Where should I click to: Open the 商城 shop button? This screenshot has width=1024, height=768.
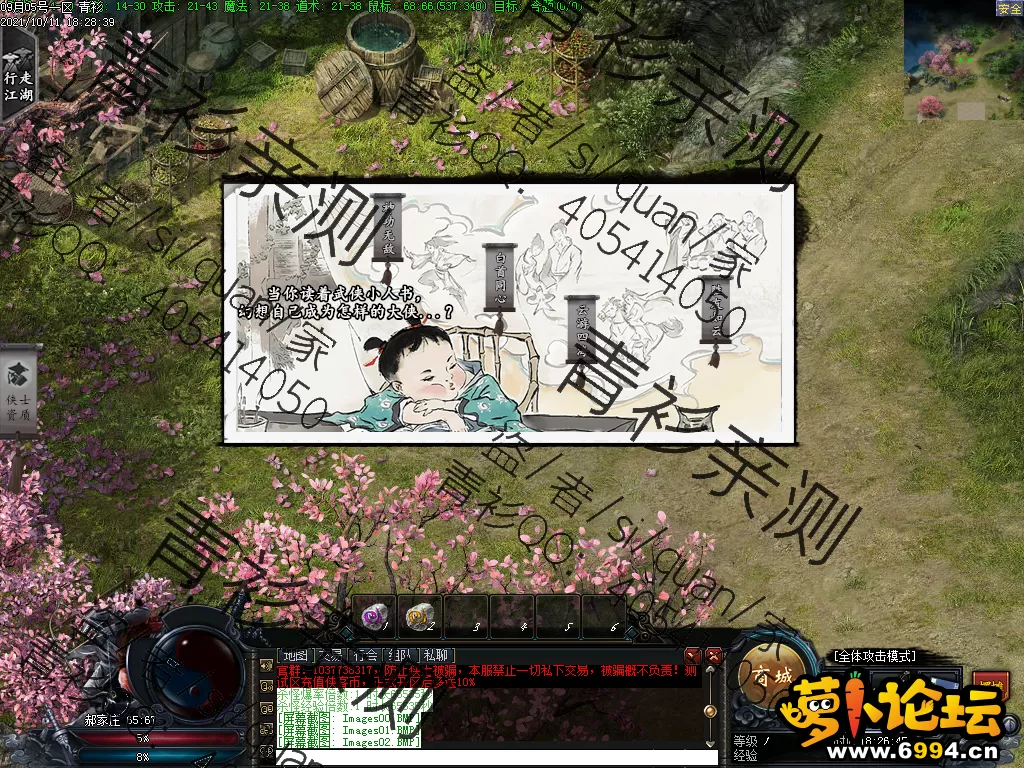771,677
